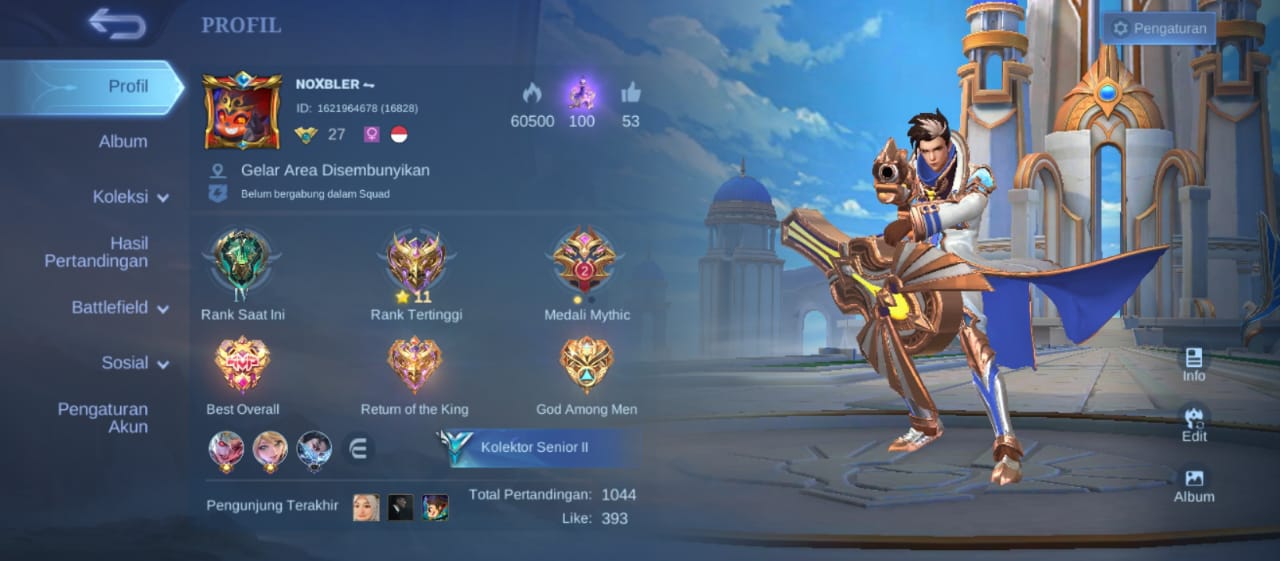Open Hasil Pertandingan tab
Image resolution: width=1280 pixels, height=561 pixels.
click(96, 252)
